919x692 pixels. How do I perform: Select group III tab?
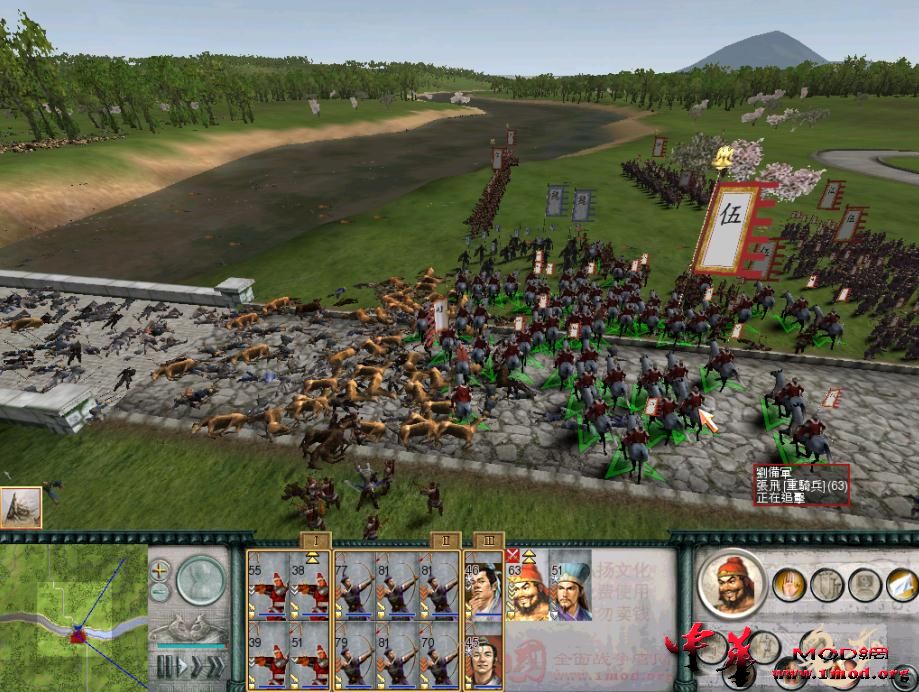tap(487, 541)
